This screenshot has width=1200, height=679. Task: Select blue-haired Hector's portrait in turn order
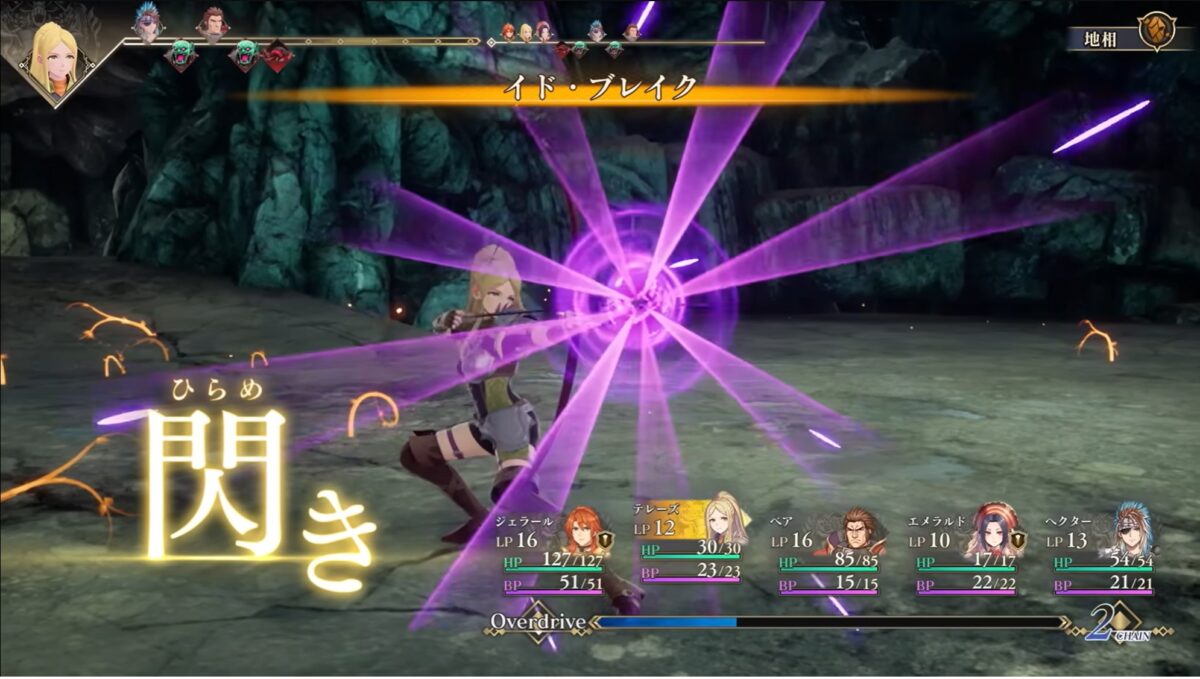pyautogui.click(x=148, y=24)
